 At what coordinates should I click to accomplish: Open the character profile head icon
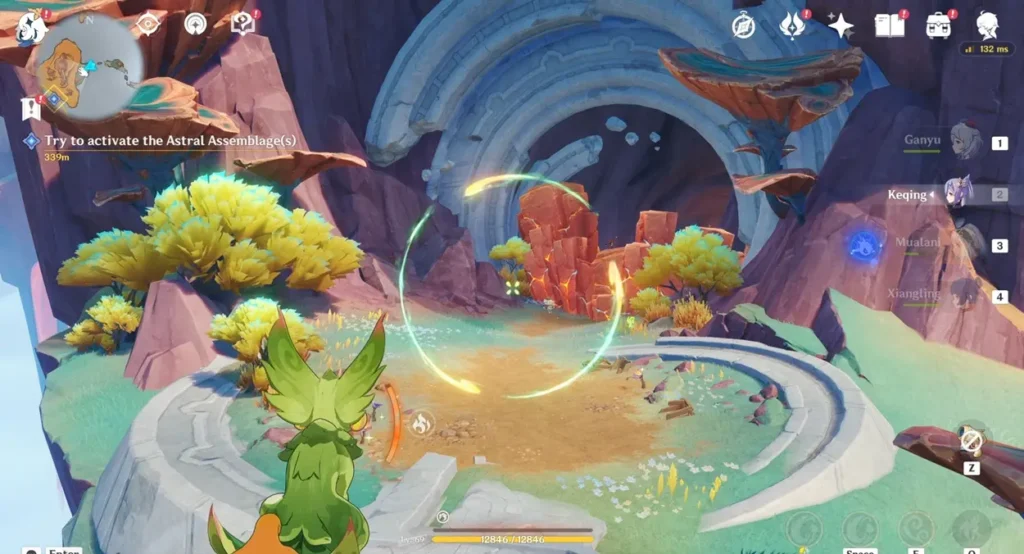(987, 26)
